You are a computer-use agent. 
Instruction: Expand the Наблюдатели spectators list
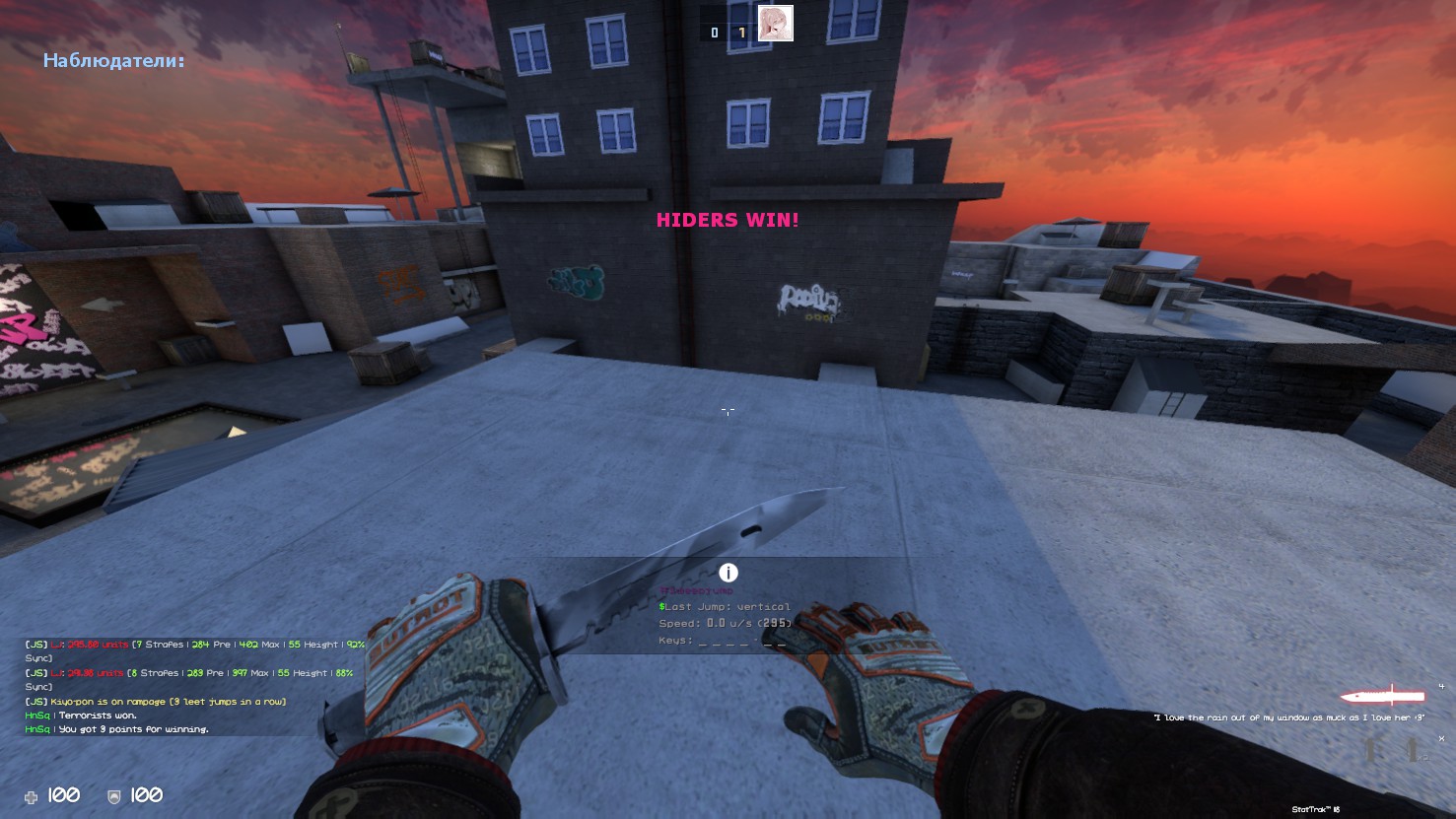pyautogui.click(x=113, y=61)
